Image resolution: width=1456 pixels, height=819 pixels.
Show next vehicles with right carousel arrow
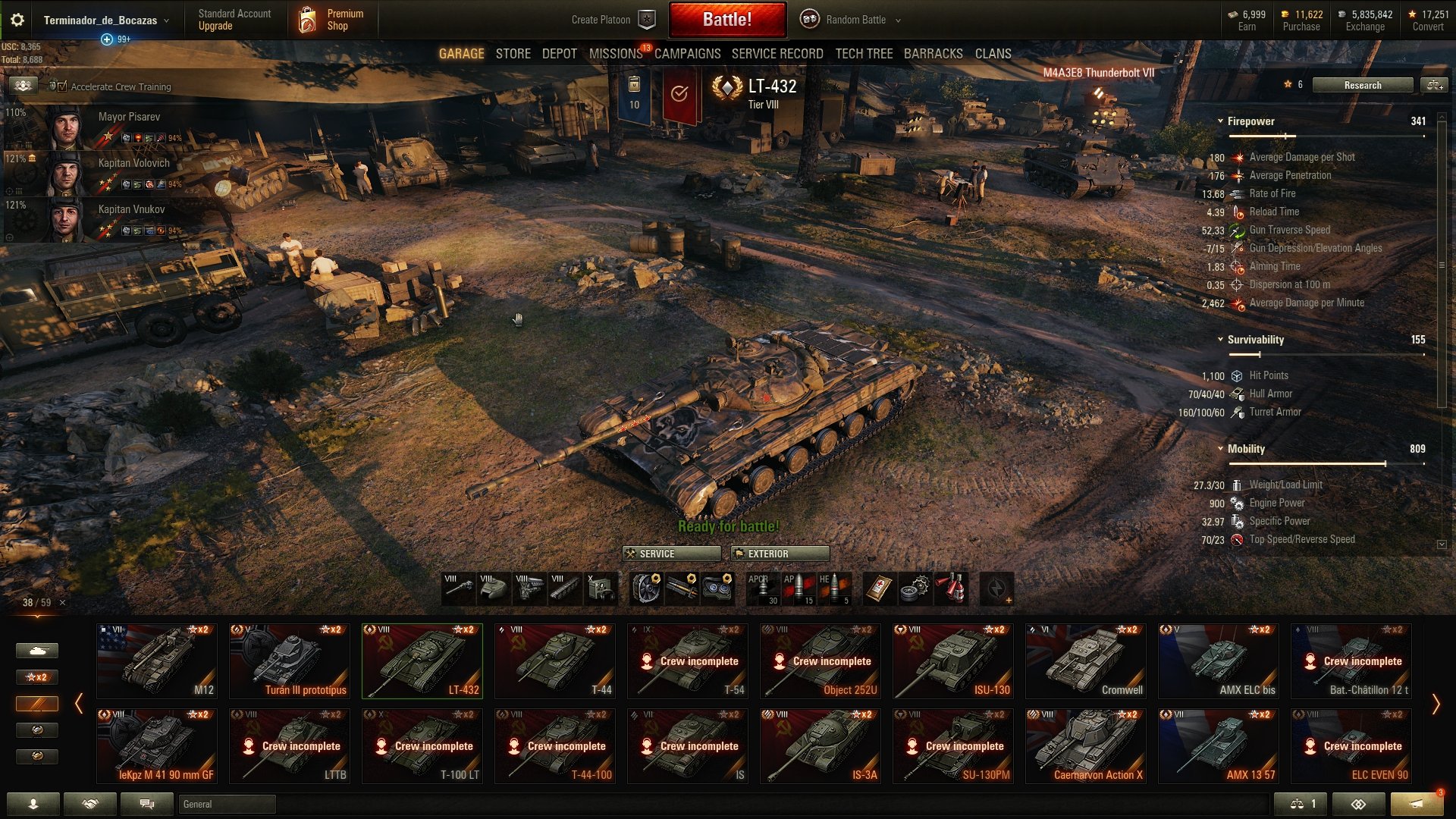1435,704
